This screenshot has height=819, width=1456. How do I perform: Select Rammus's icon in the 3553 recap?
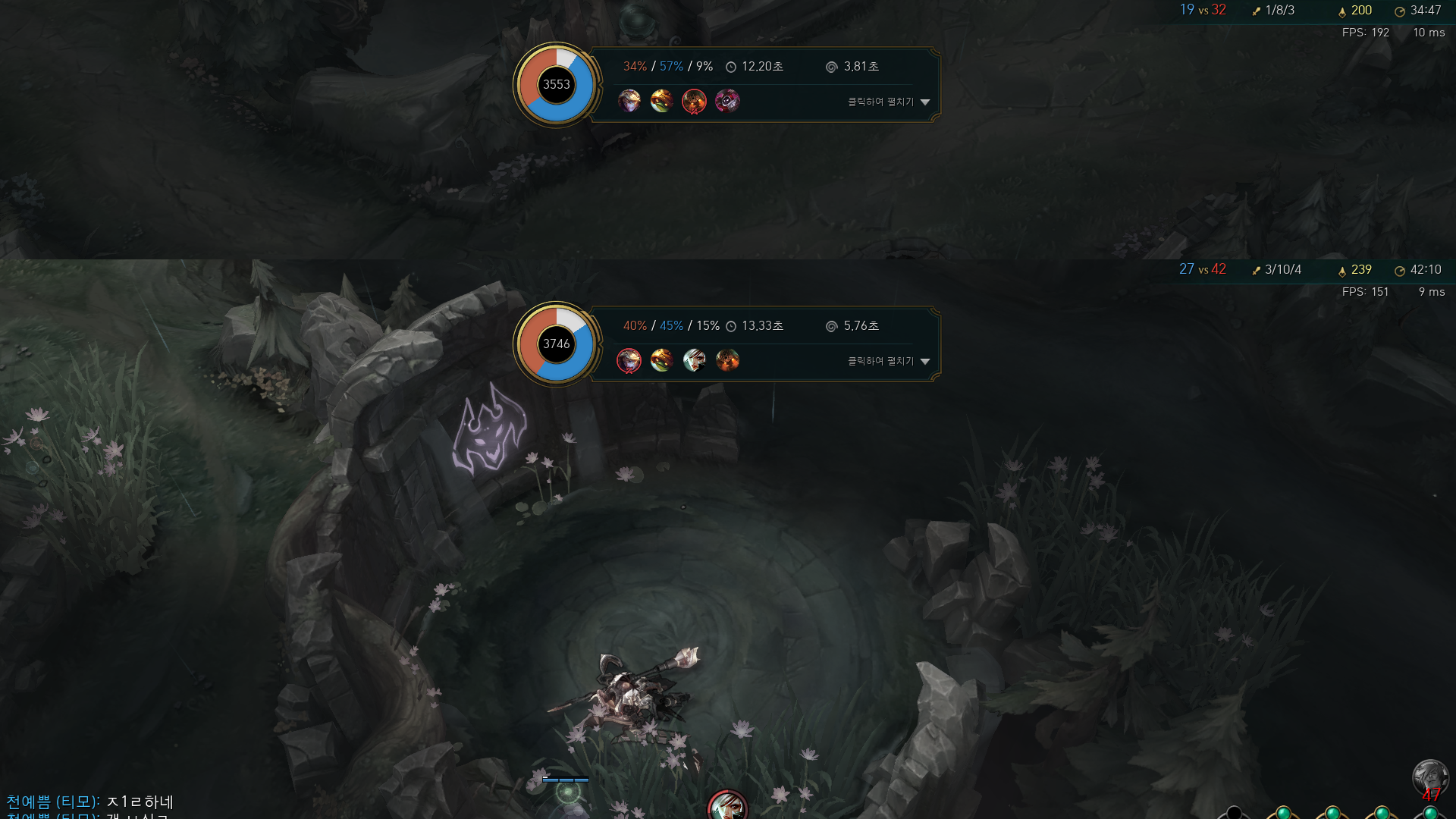point(661,101)
